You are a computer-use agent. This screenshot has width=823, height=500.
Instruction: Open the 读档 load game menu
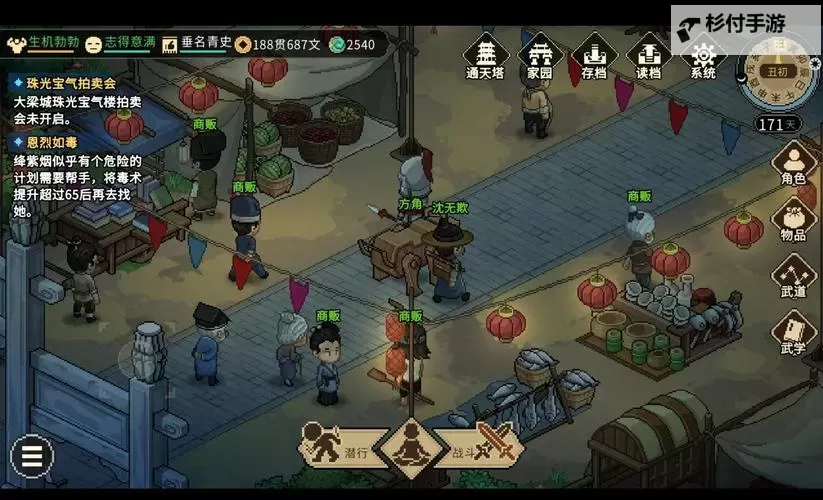[648, 56]
